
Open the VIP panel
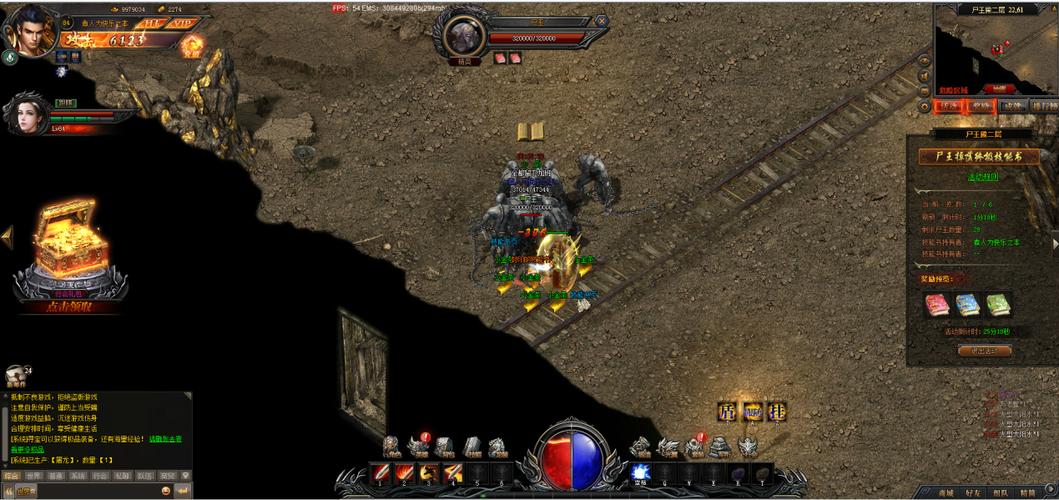click(x=181, y=22)
